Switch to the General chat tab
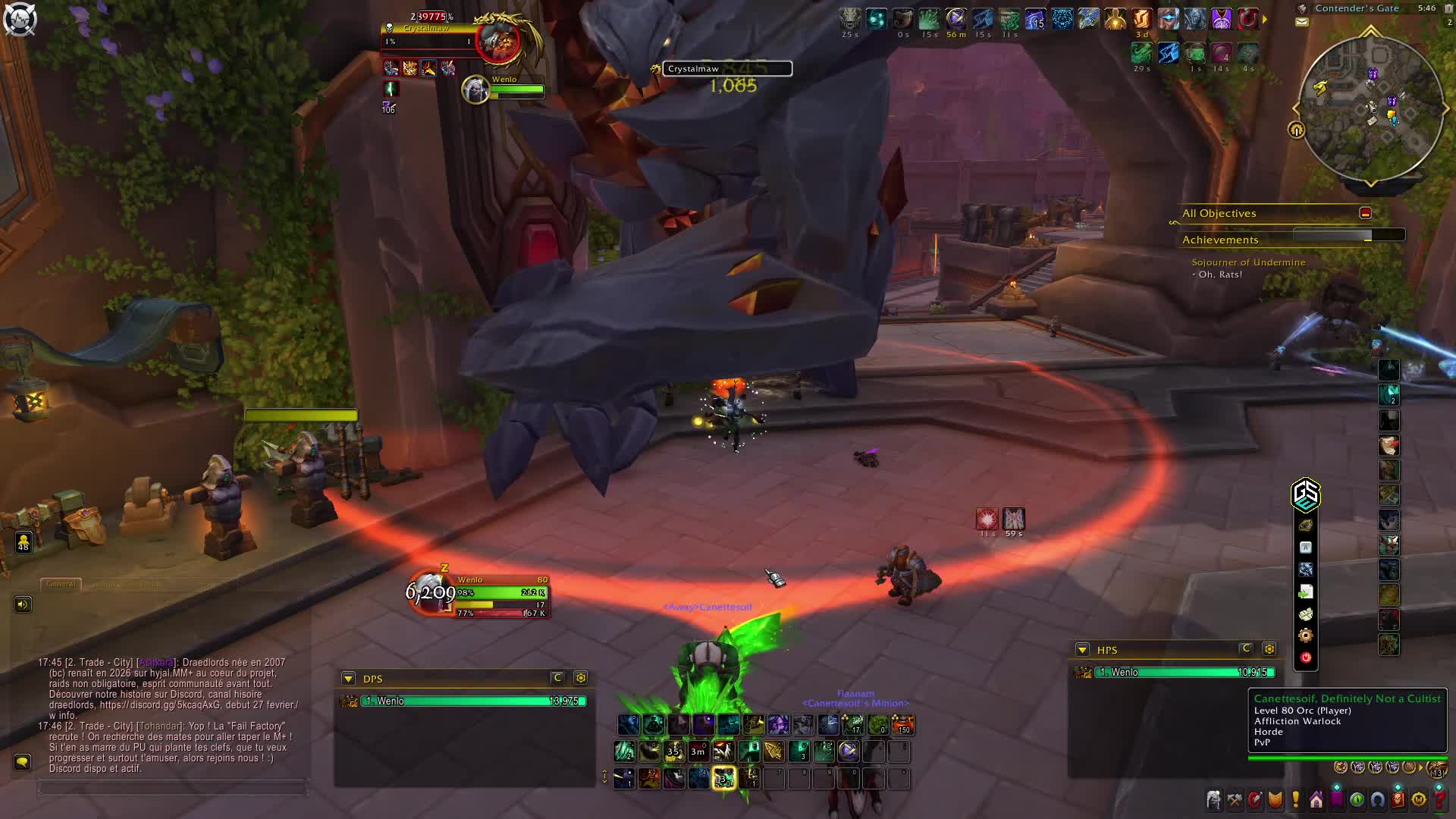 pos(61,584)
